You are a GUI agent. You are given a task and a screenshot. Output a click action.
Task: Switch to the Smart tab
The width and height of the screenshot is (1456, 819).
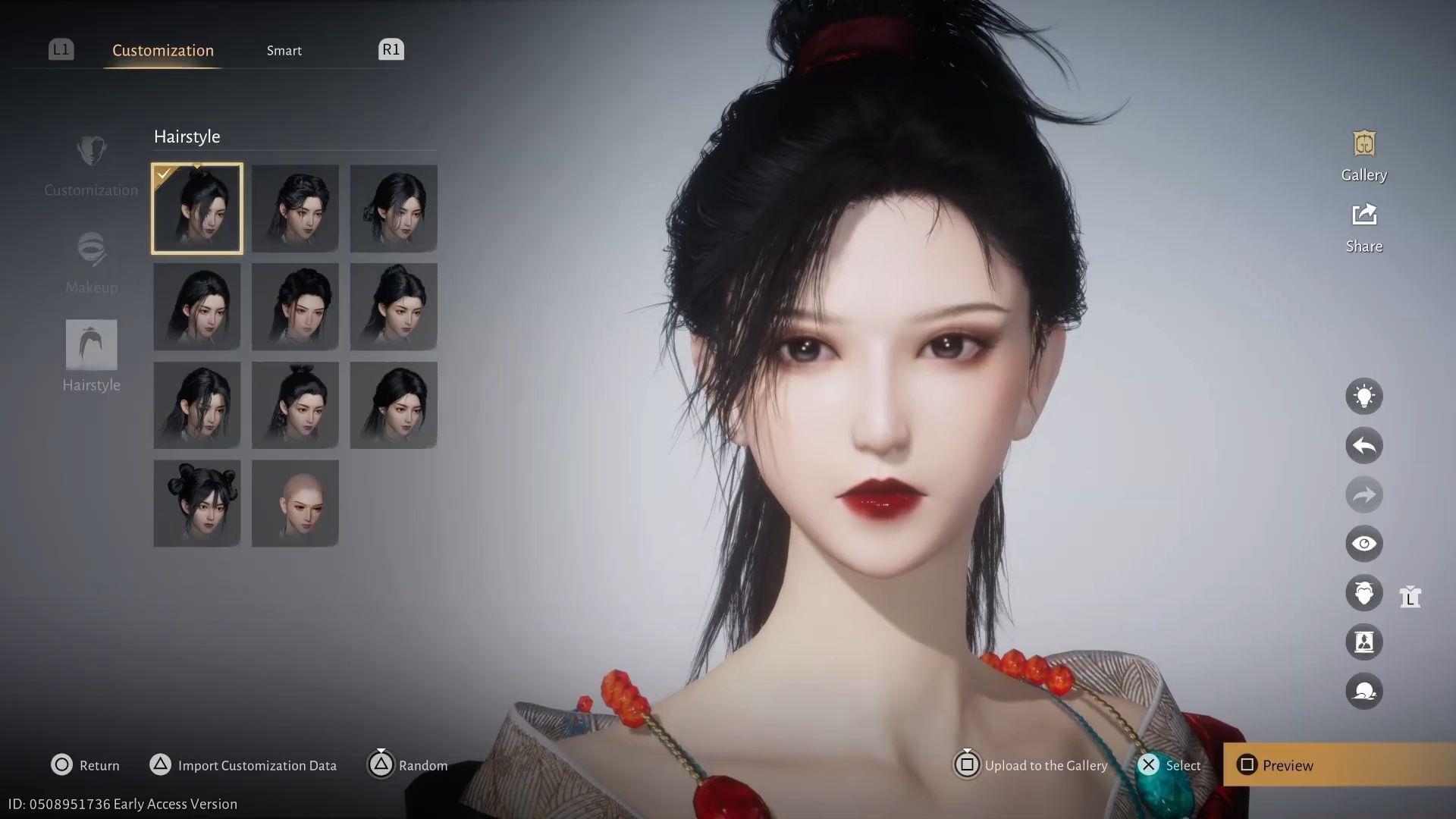pos(284,50)
